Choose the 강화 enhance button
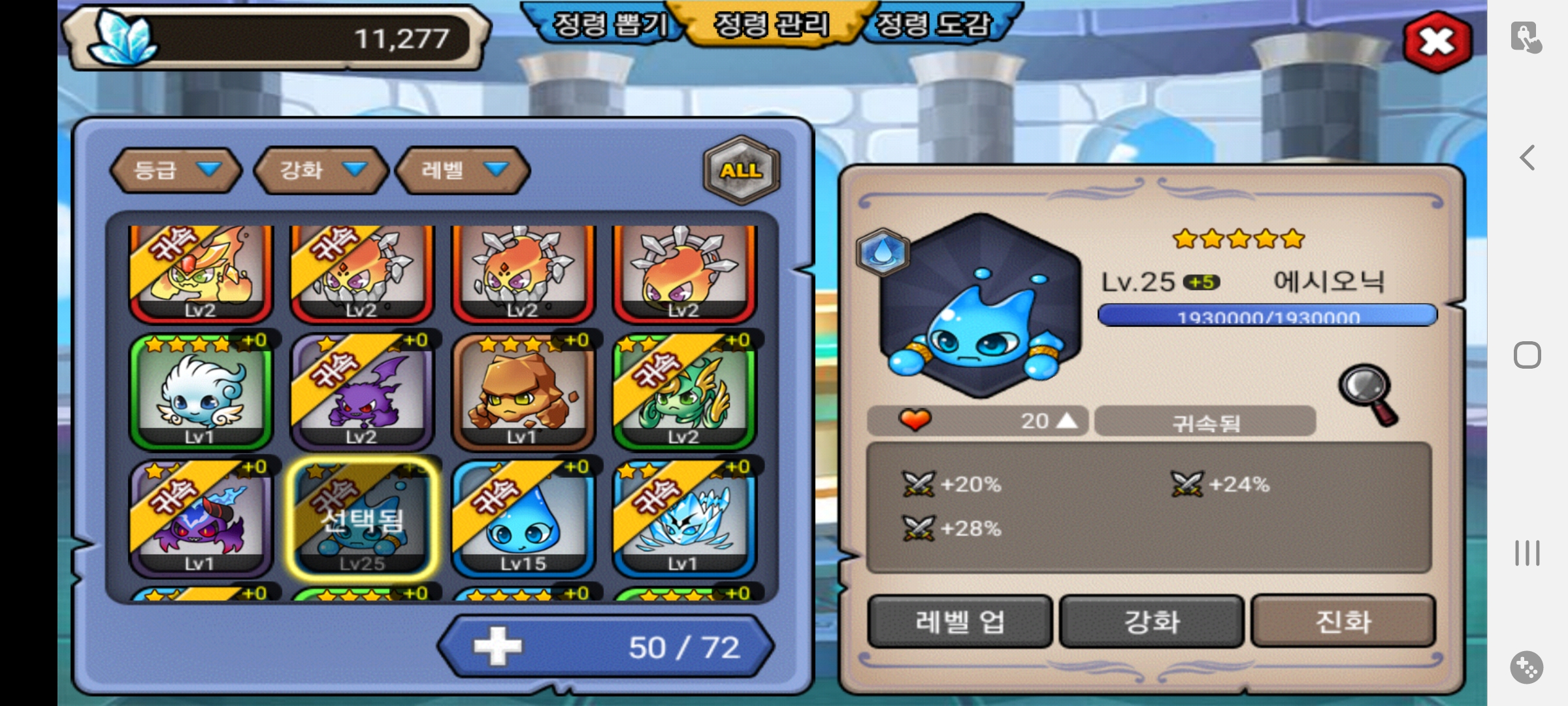The height and width of the screenshot is (706, 1568). click(1151, 621)
